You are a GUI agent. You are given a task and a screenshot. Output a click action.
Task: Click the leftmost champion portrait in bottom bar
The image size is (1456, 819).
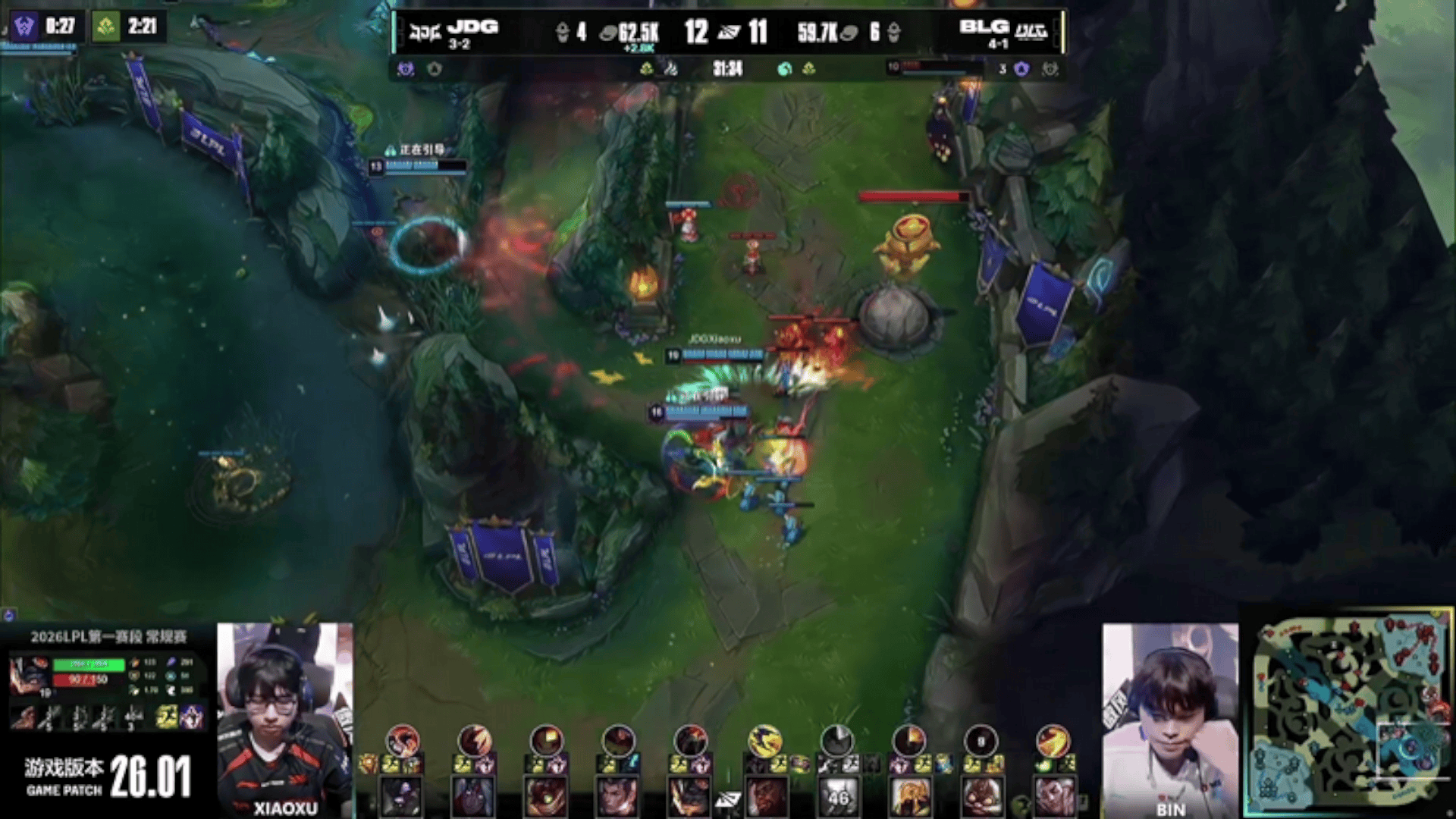[401, 798]
